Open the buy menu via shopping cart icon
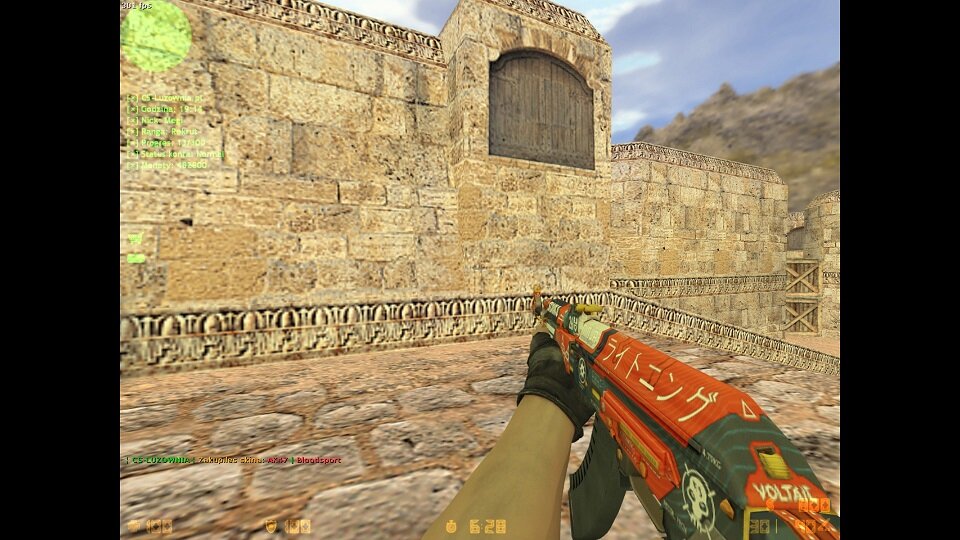Screen dimensions: 960x540 (x=135, y=238)
